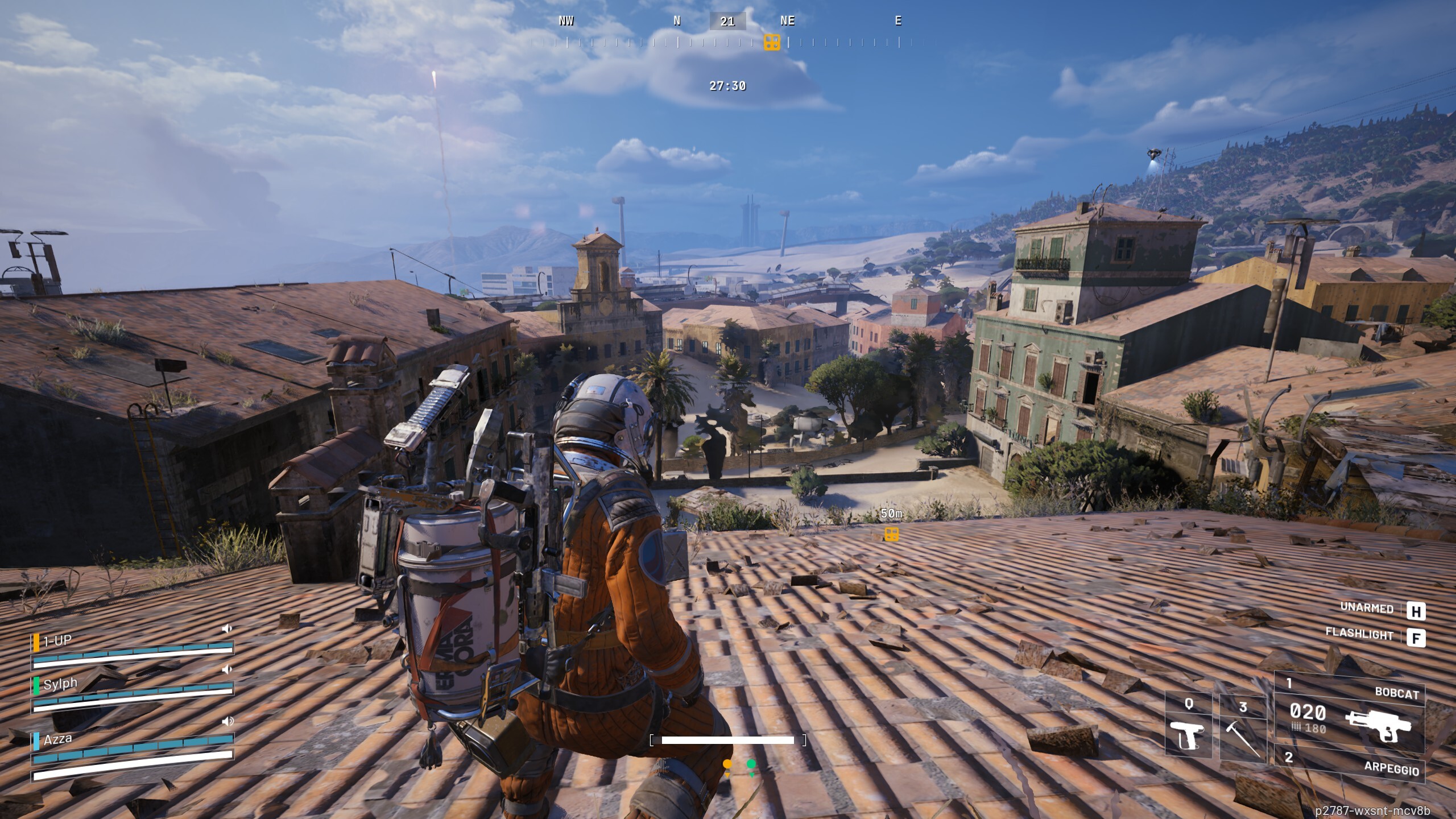
Task: Click the N direction label
Action: click(x=676, y=21)
